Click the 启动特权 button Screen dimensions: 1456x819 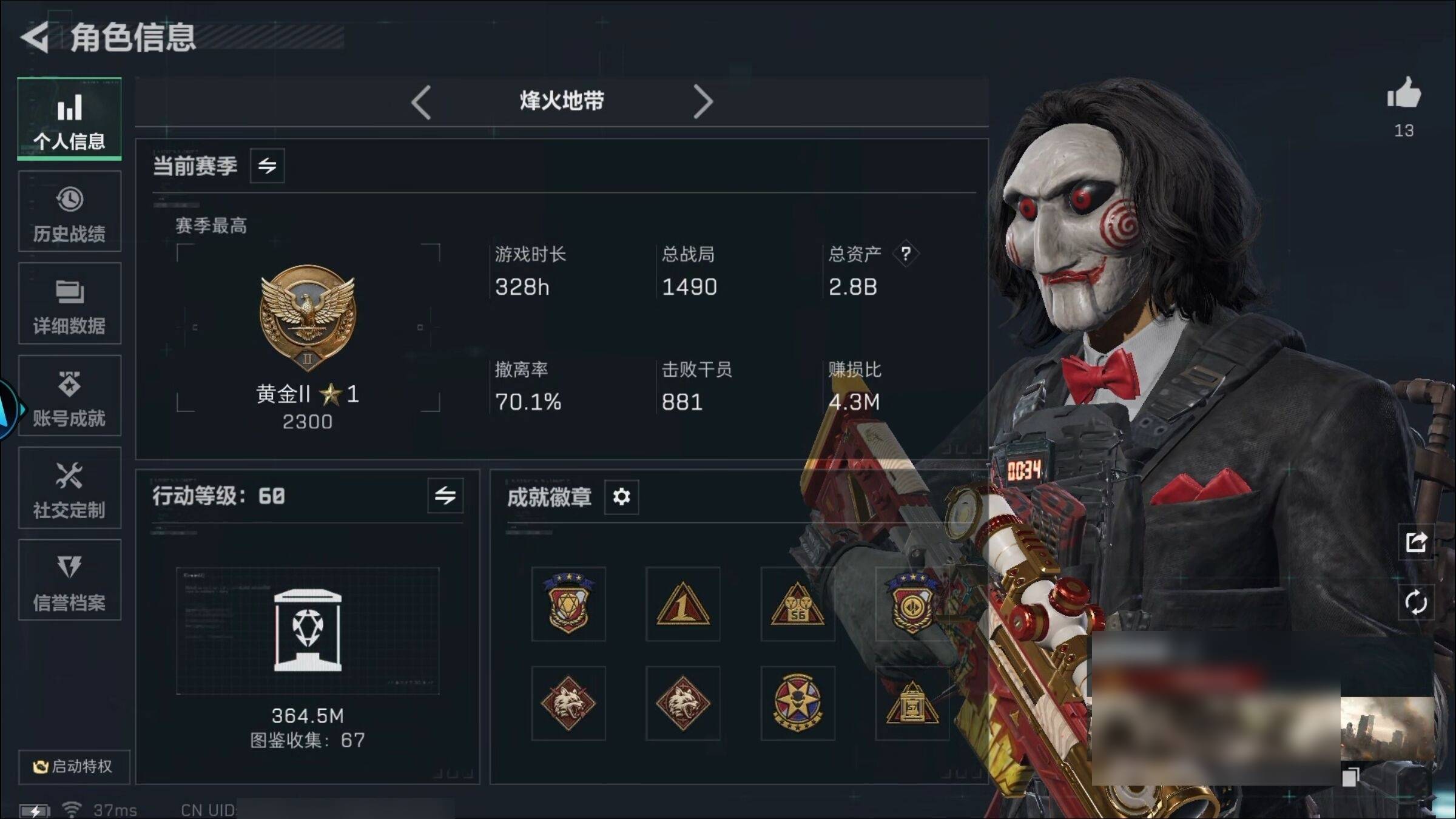click(73, 767)
